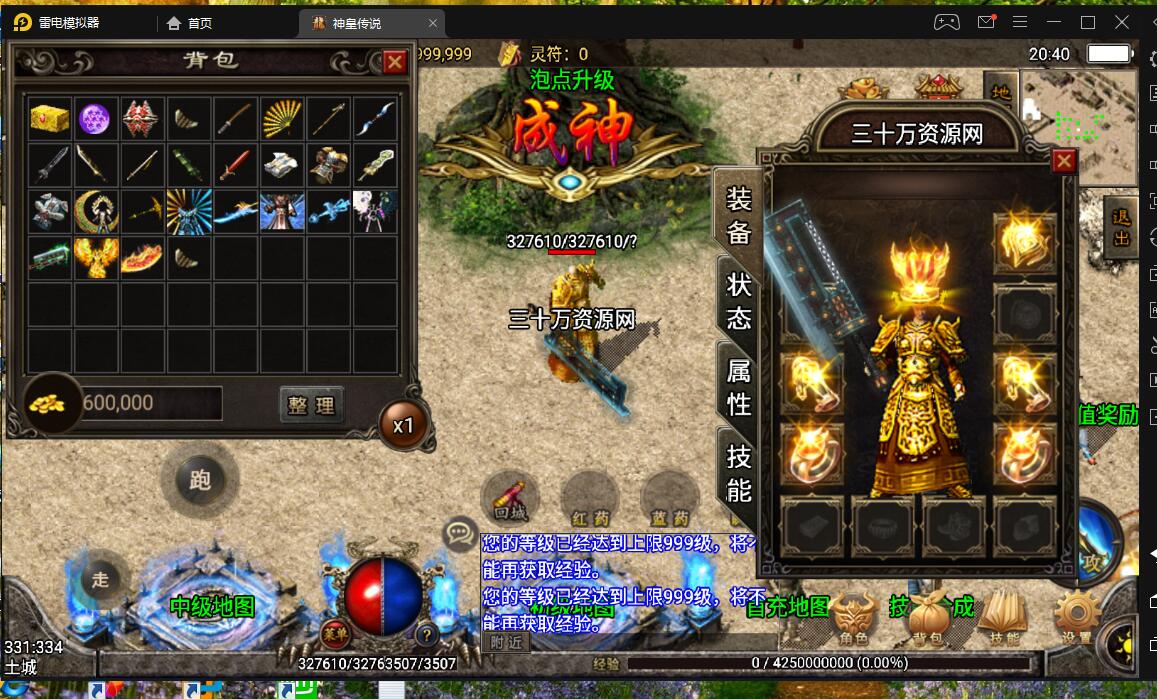Sort the bag with the 整理 button
Image resolution: width=1157 pixels, height=699 pixels.
pos(310,404)
